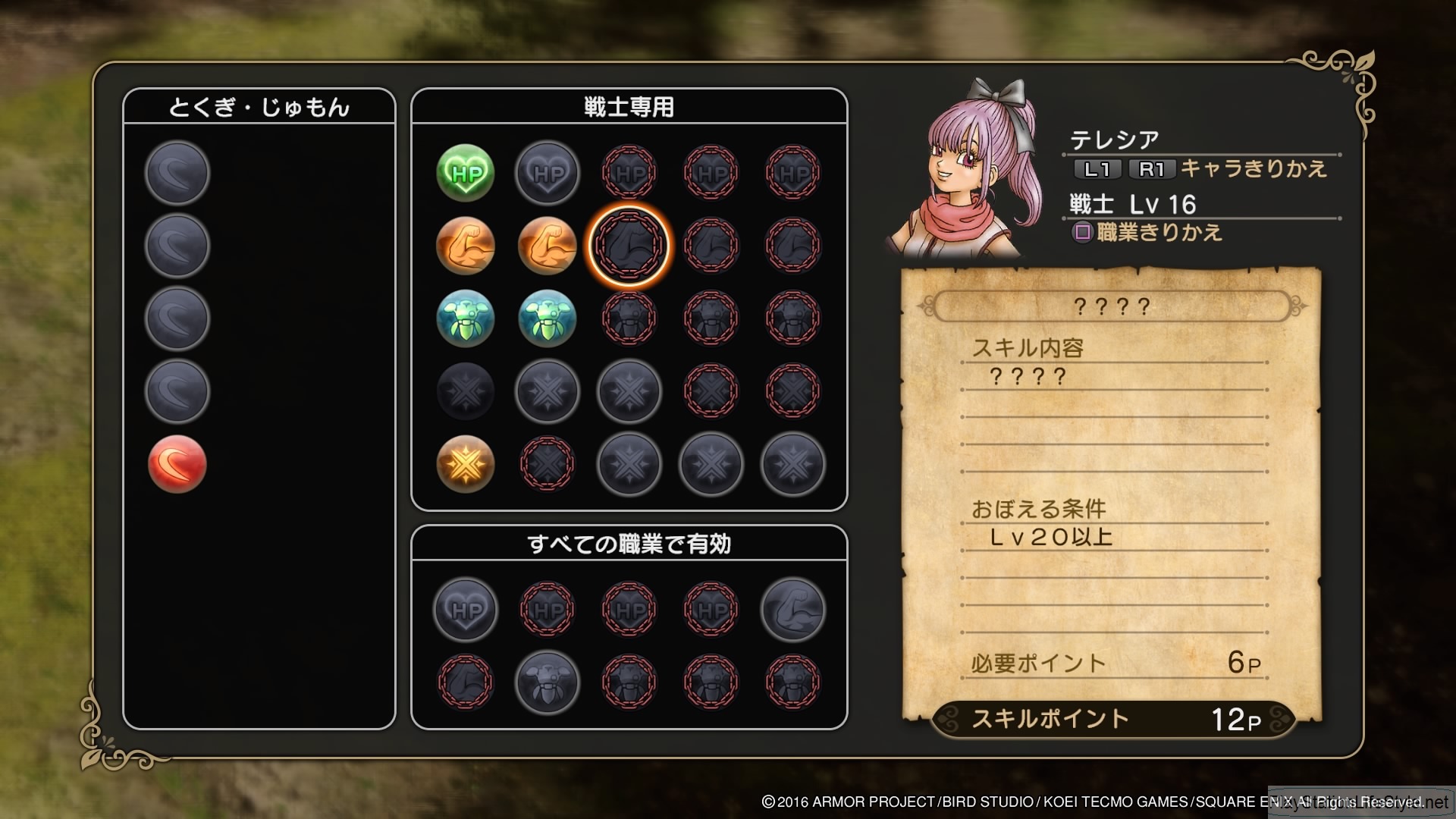Select the first teal insect skill node

465,318
